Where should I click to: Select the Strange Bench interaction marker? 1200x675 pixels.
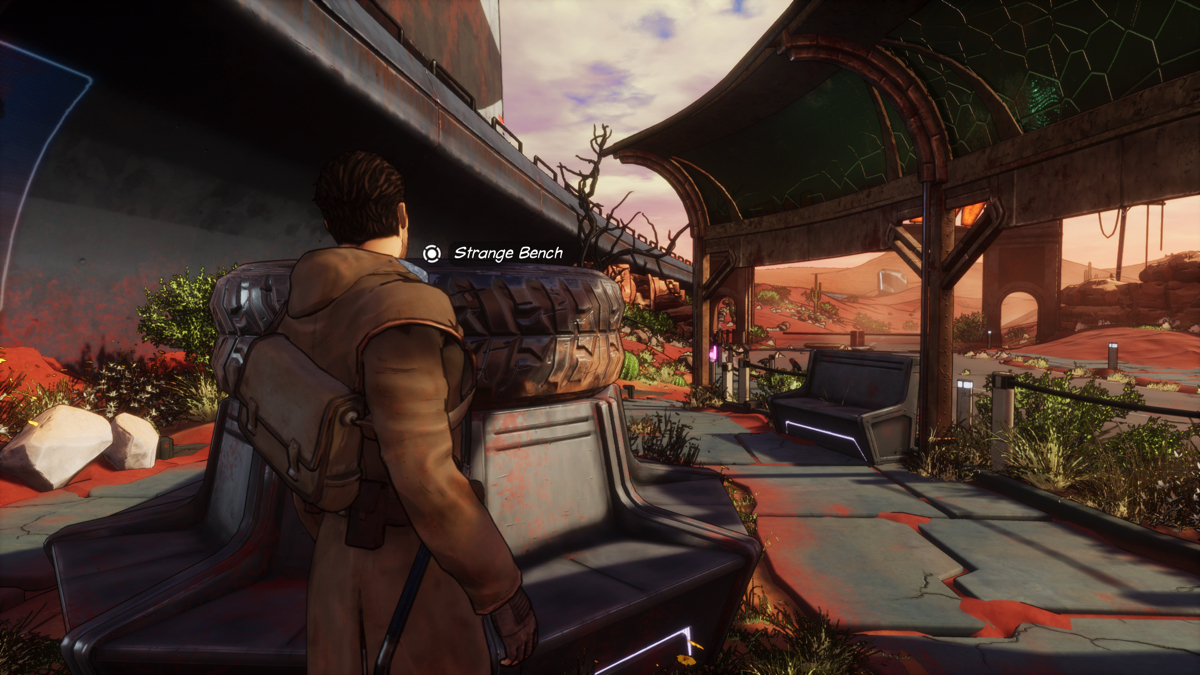(431, 254)
